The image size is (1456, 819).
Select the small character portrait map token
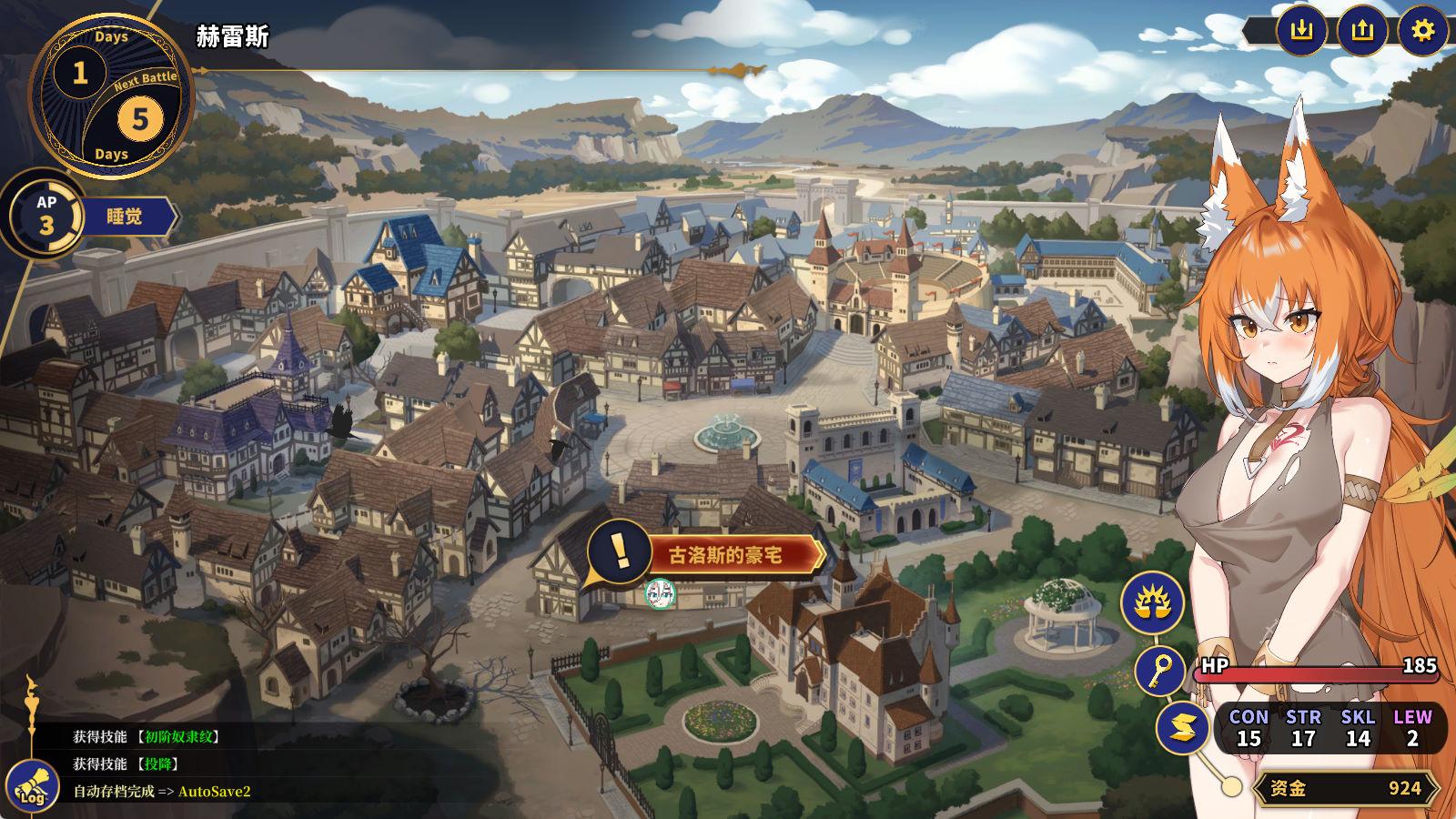tap(660, 593)
